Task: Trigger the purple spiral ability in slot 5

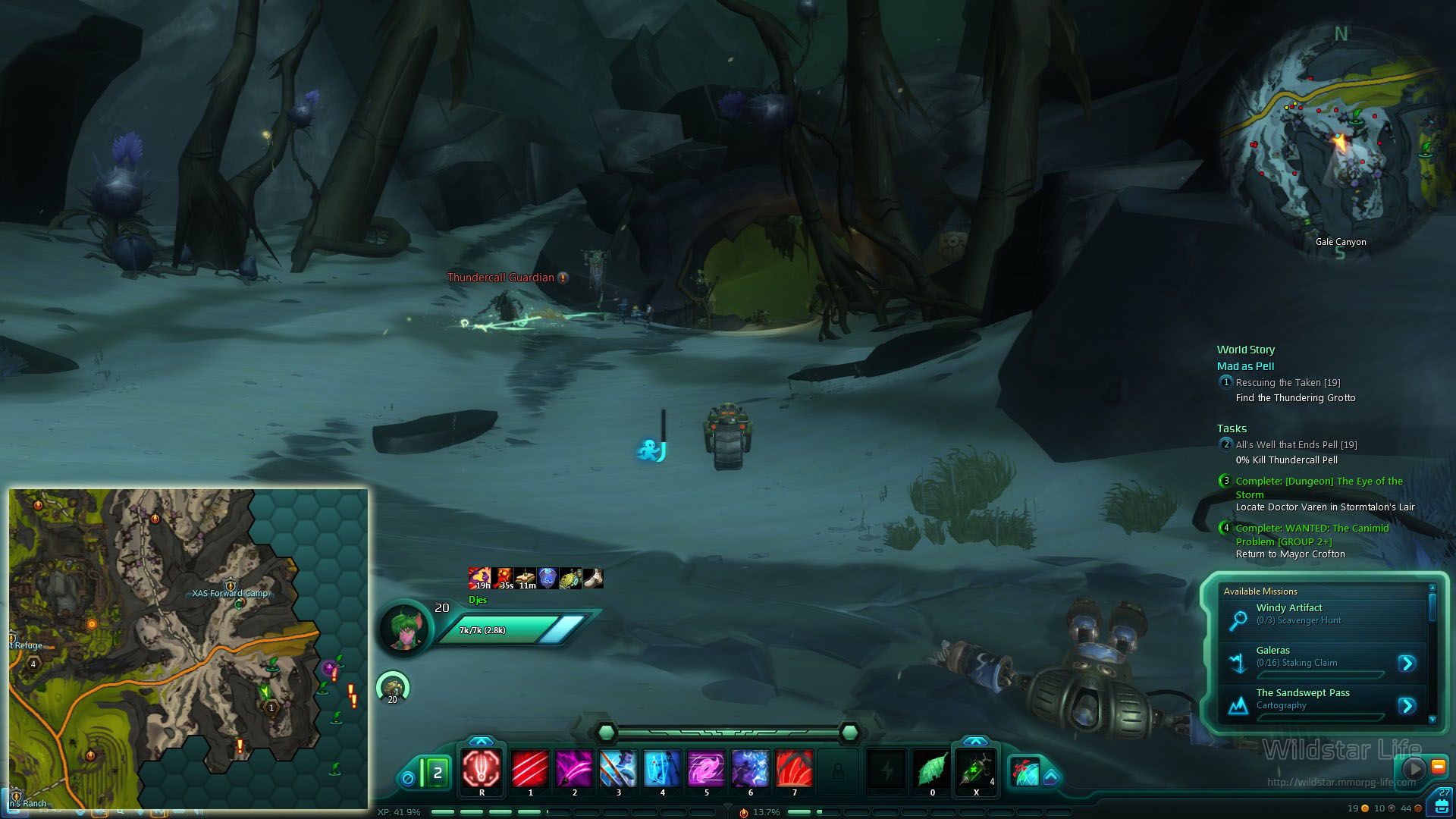Action: 706,769
